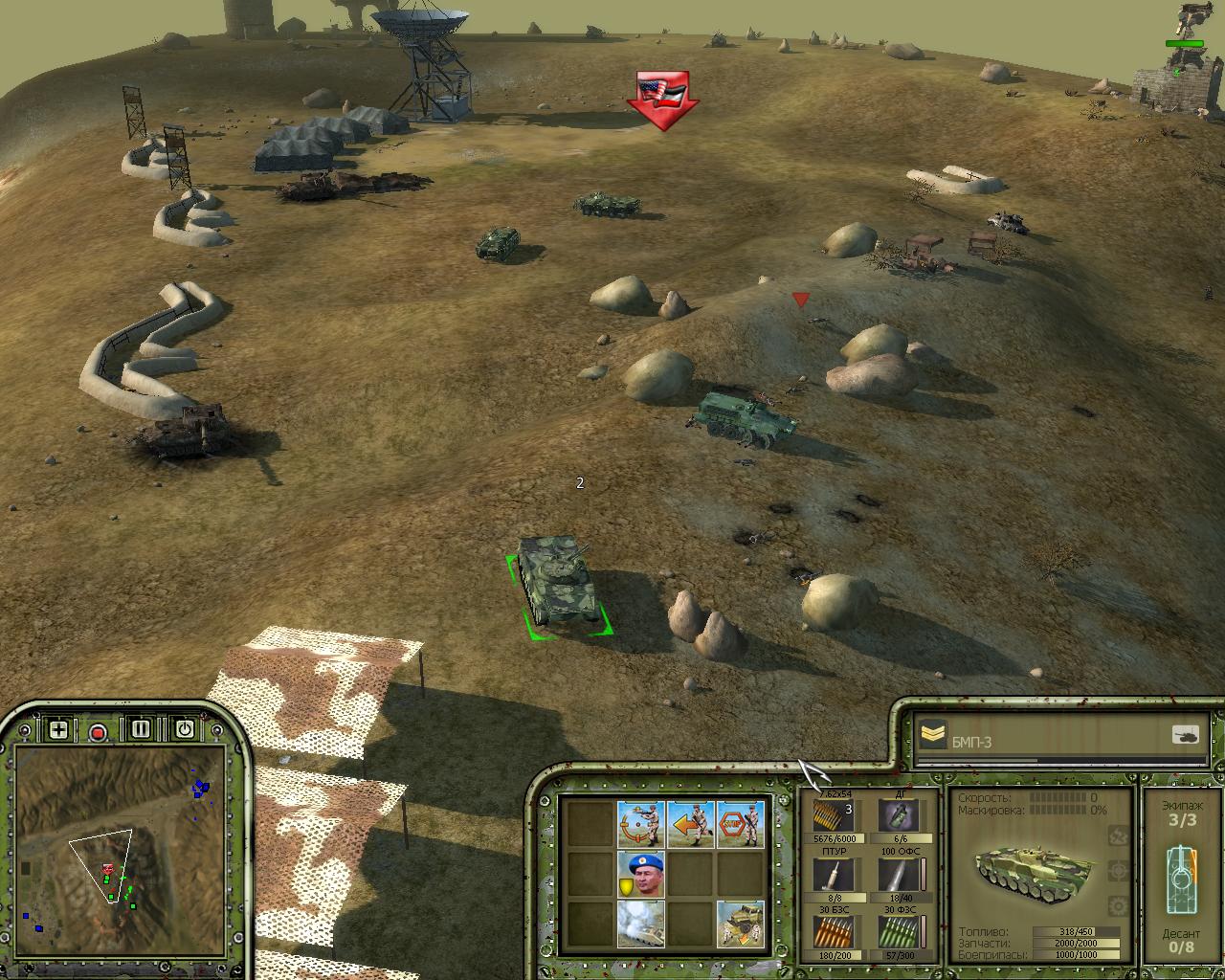
Task: Click the truck unload troops command
Action: (x=741, y=924)
